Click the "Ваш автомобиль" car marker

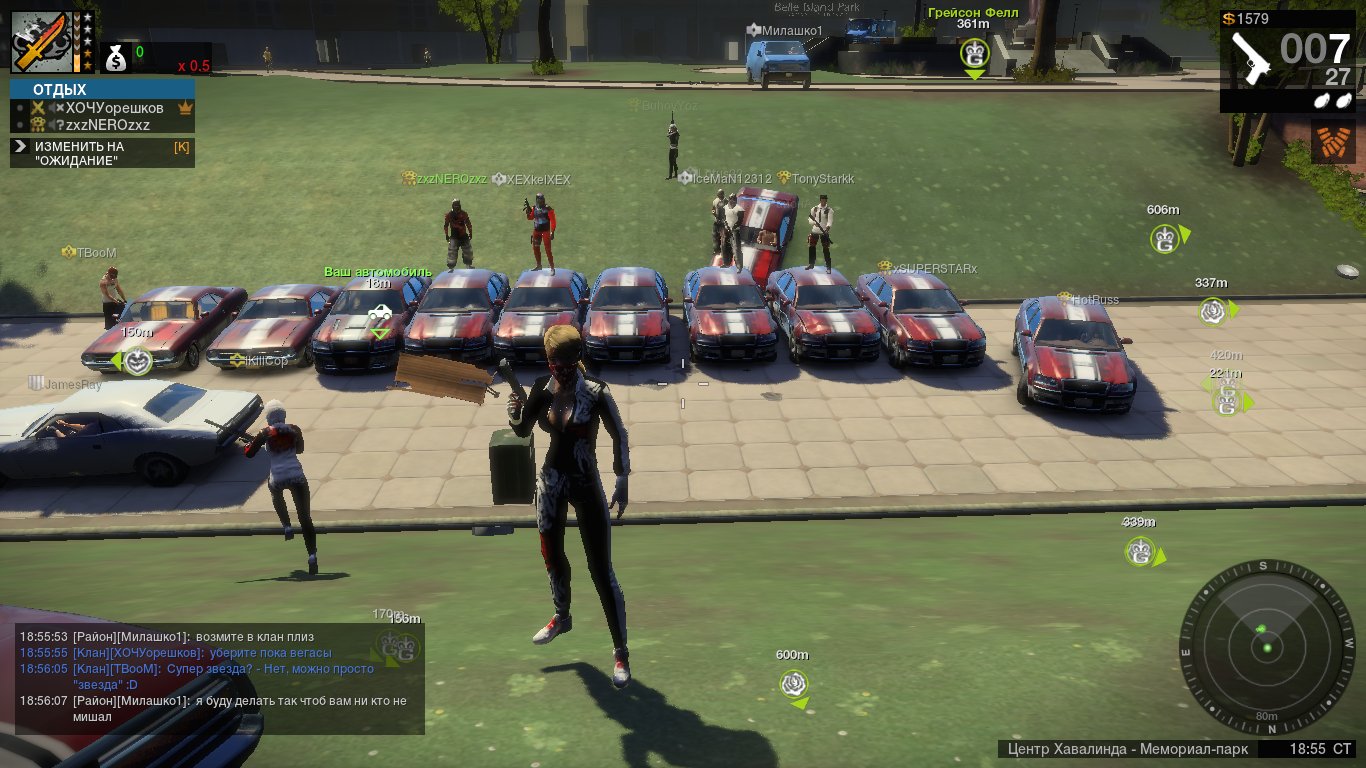pyautogui.click(x=379, y=313)
